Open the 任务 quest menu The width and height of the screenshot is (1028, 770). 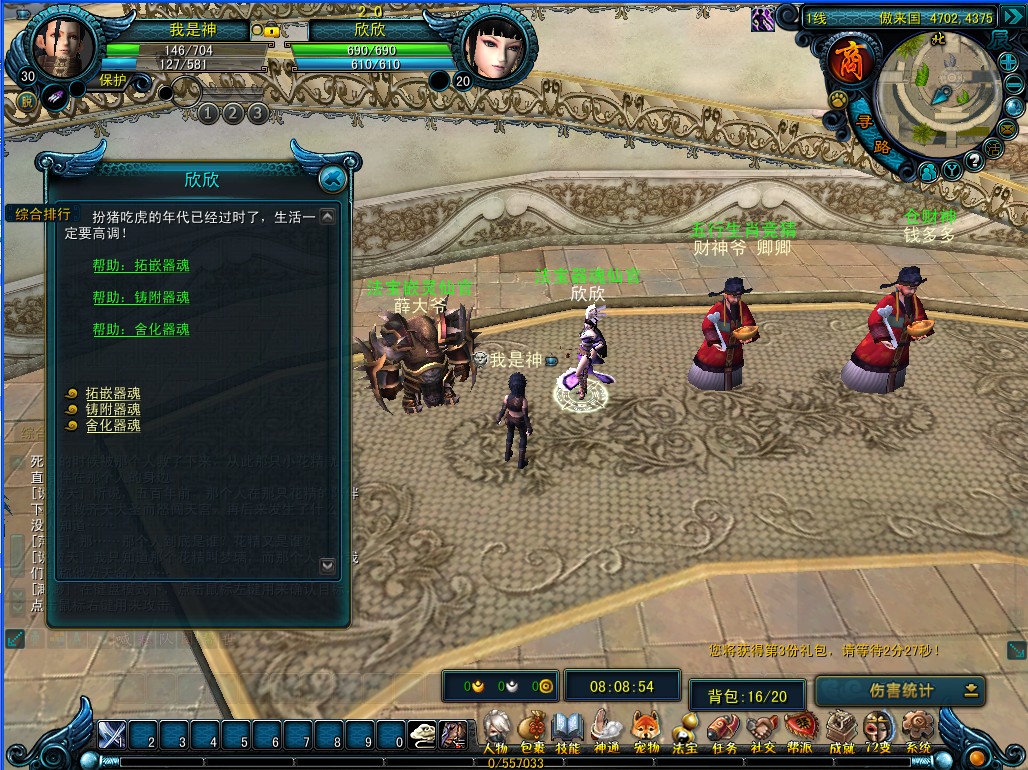coord(723,731)
